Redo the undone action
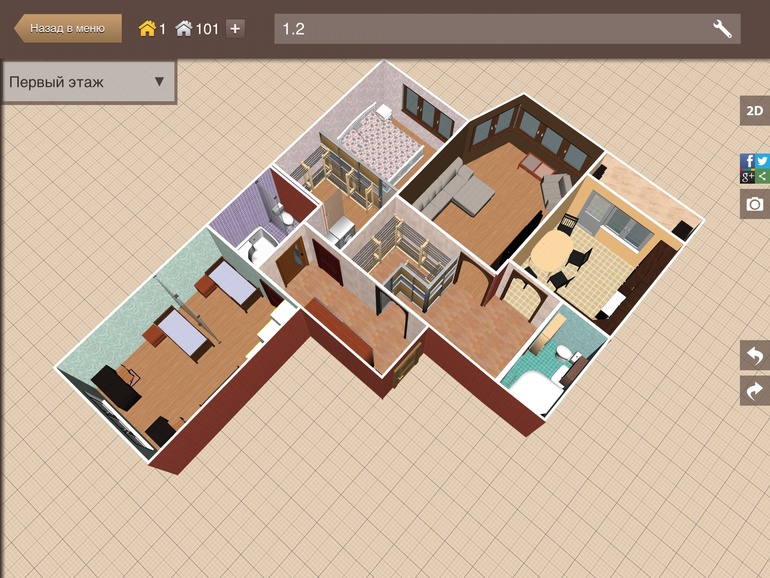The height and width of the screenshot is (578, 770). pos(754,390)
